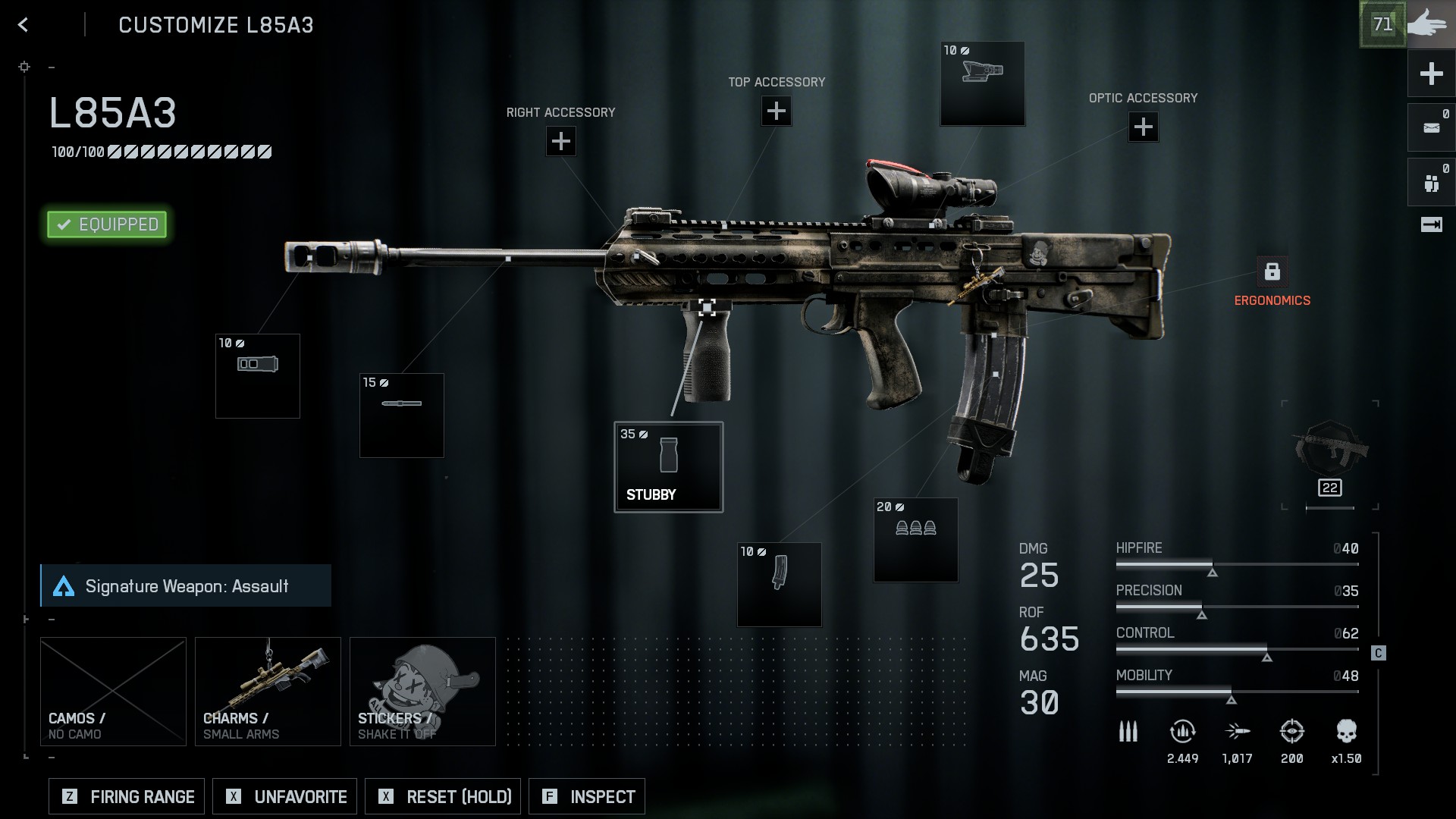This screenshot has height=819, width=1456.
Task: Open the Stubby grip slot
Action: [668, 467]
